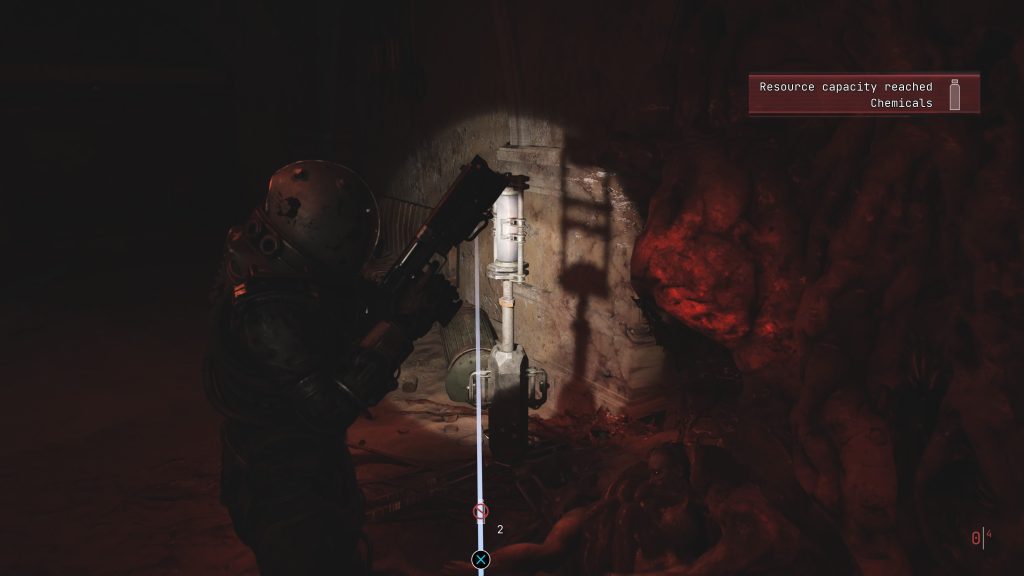Click the Resource capacity reached notification
Screen dimensions: 1024x576
click(x=846, y=94)
